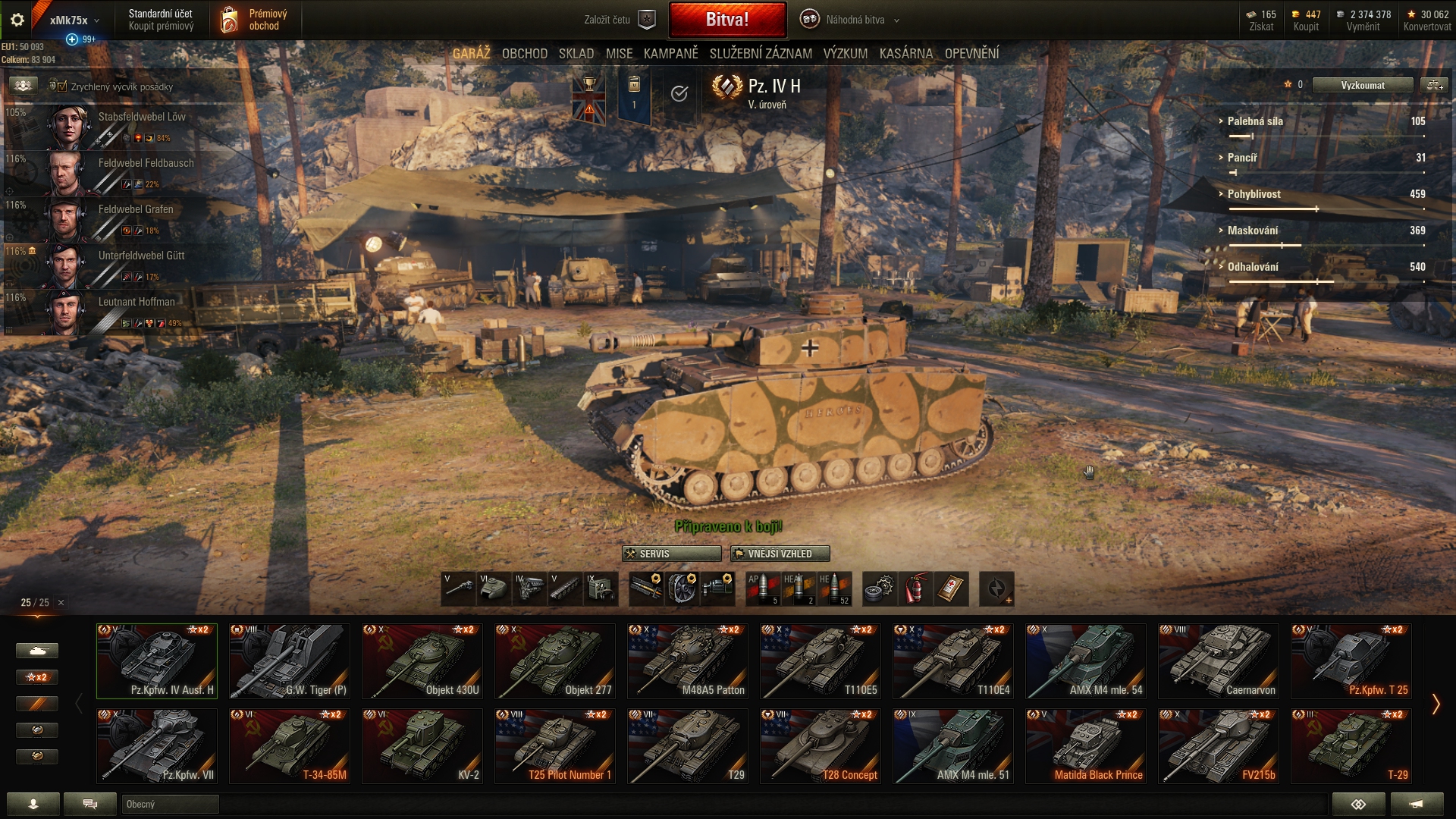Click the Vyzkoumat research button
The width and height of the screenshot is (1456, 819).
(1362, 85)
